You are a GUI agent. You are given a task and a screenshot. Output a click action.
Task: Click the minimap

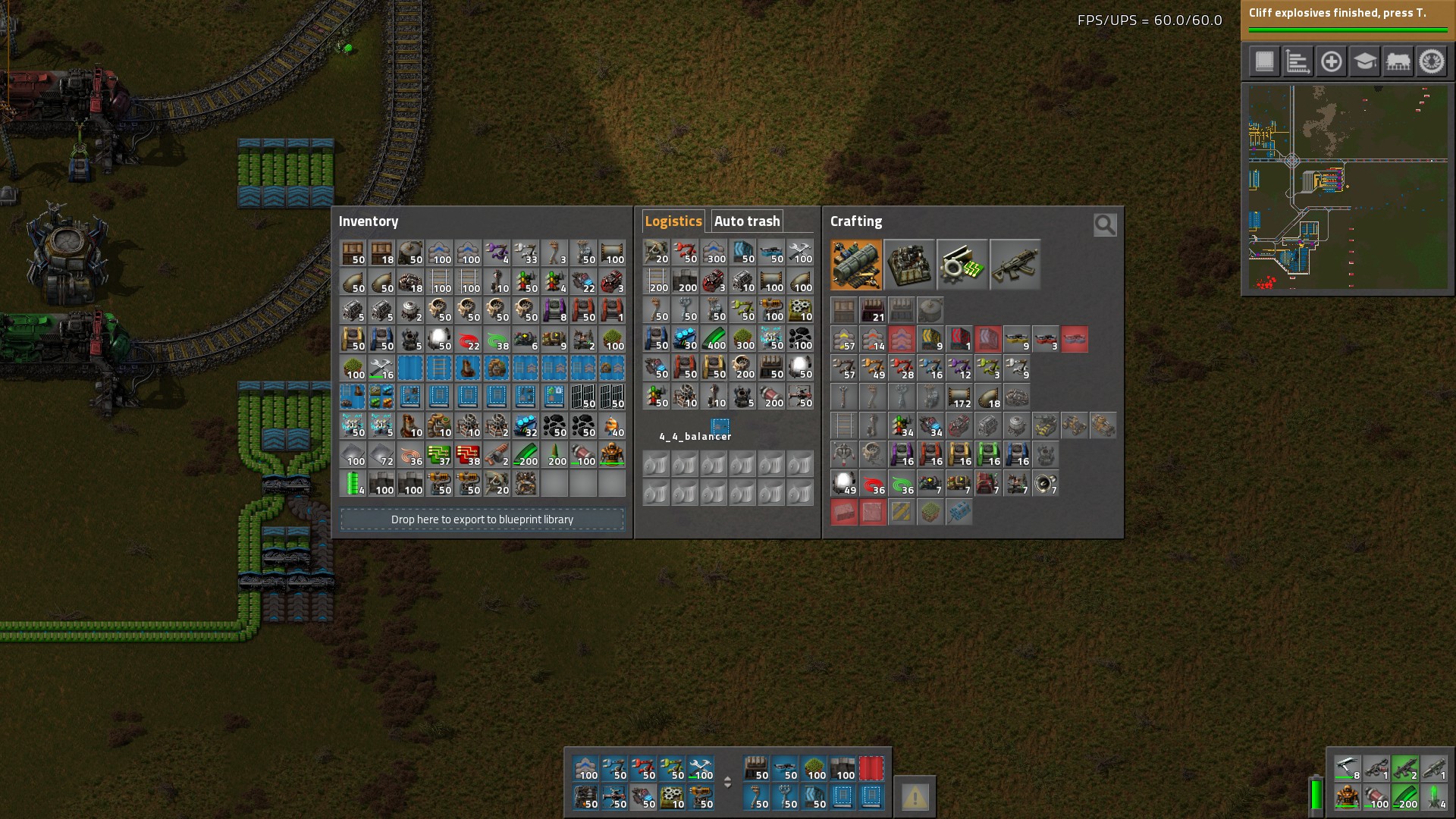click(1348, 188)
